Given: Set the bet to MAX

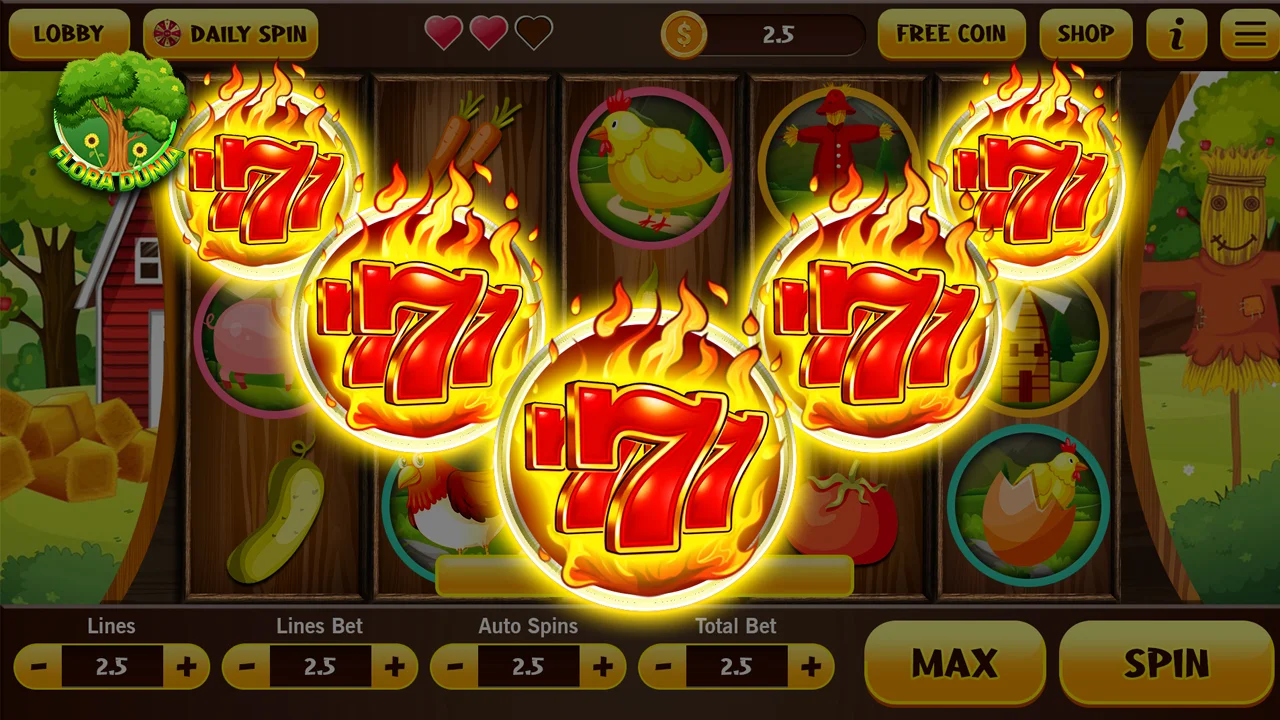Looking at the screenshot, I should [x=954, y=663].
